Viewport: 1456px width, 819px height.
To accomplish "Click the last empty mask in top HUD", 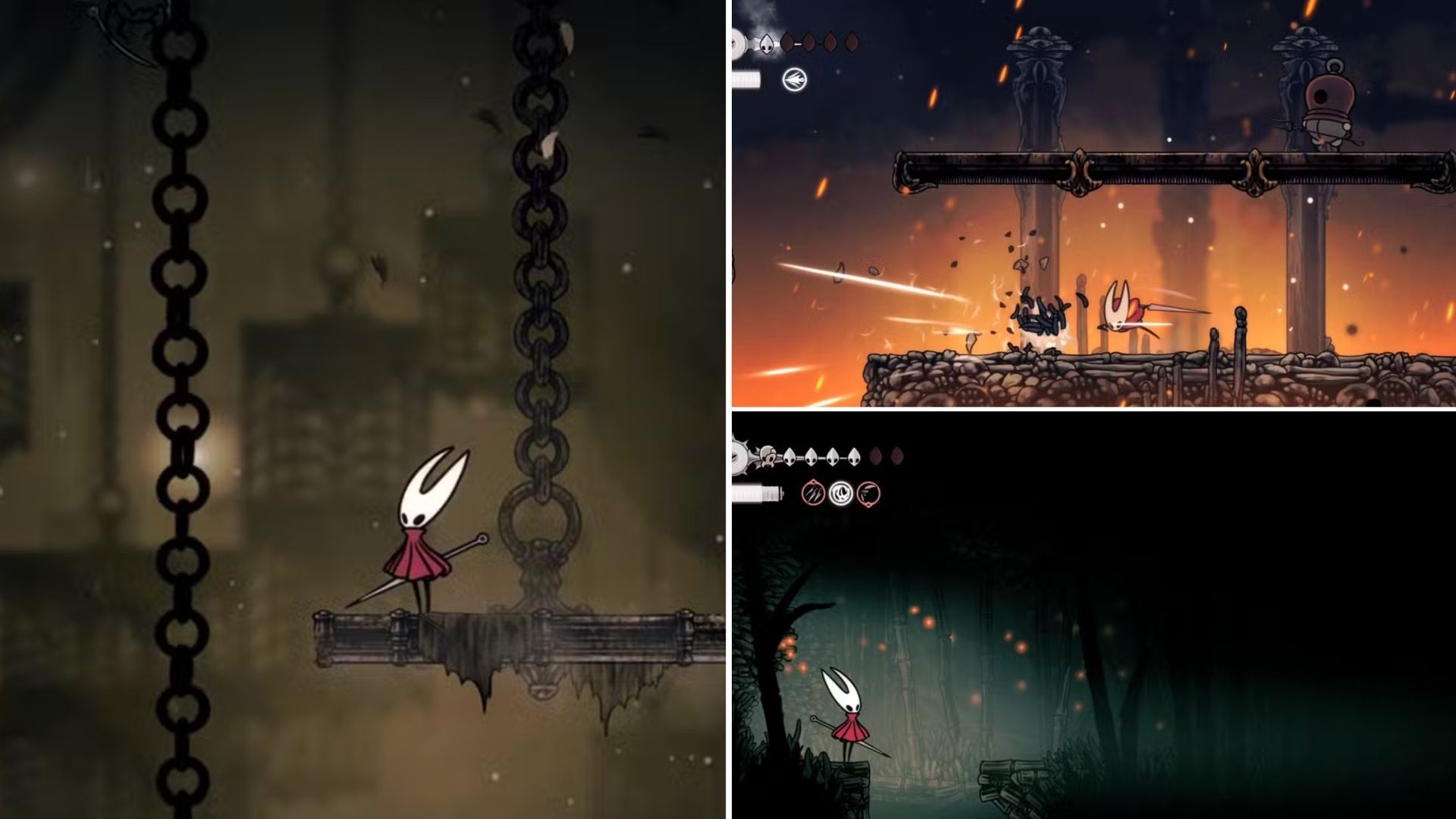I will coord(852,42).
